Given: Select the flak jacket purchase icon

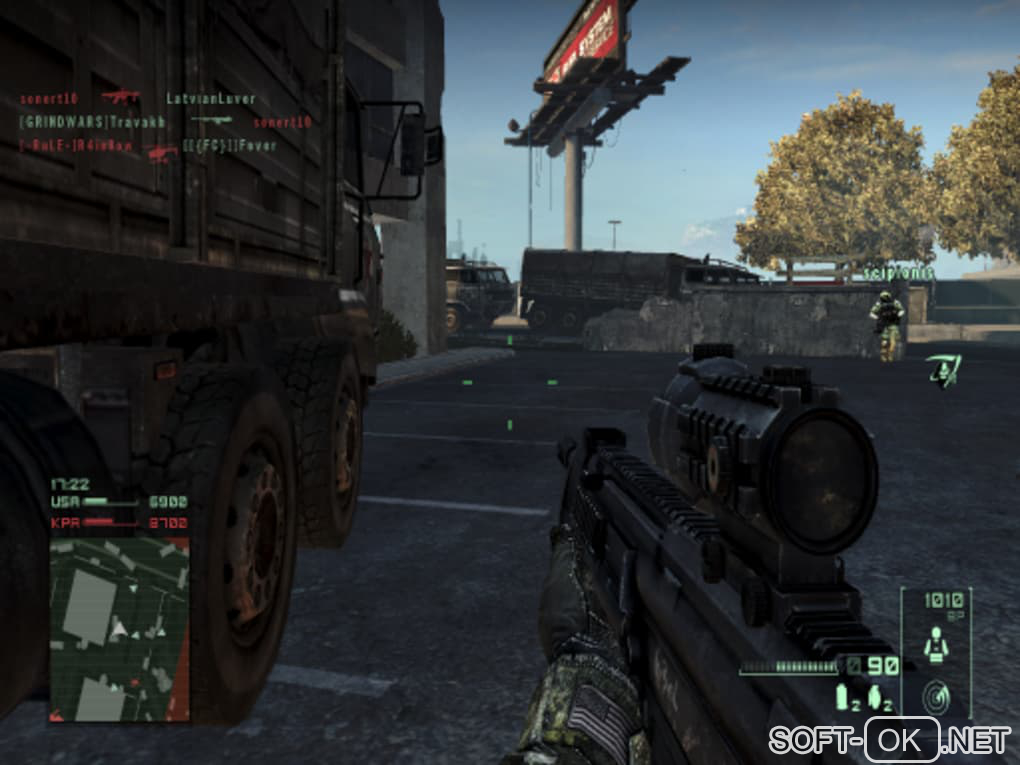Looking at the screenshot, I should tap(936, 644).
